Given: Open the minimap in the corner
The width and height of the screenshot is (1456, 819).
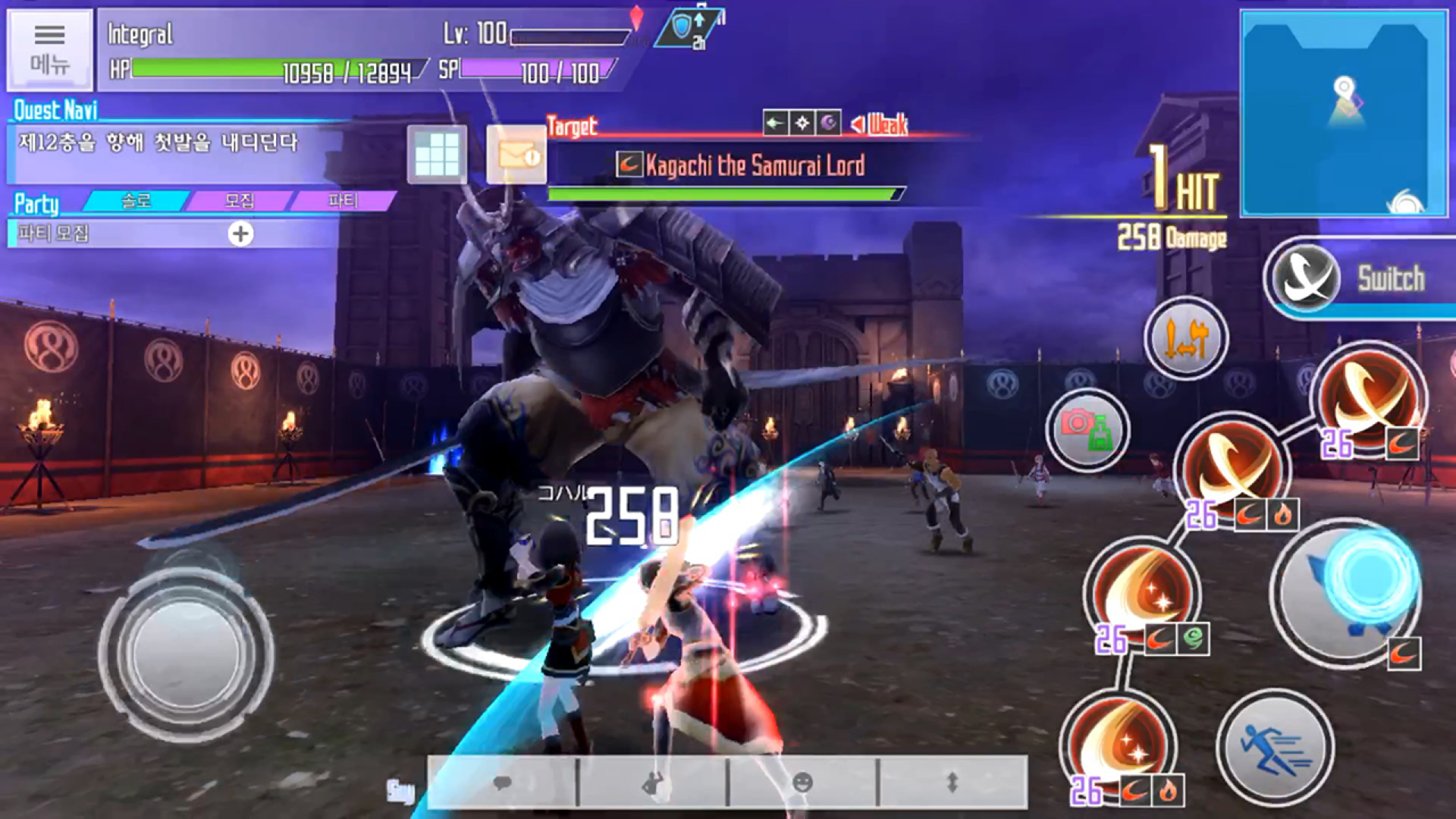Looking at the screenshot, I should coord(1343,114).
